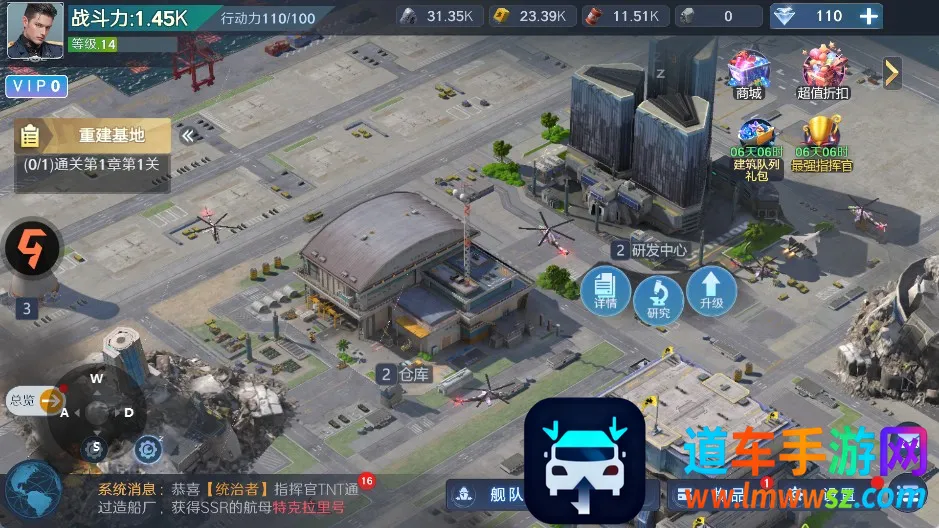Tap the VIP 0 badge
This screenshot has height=528, width=939.
pyautogui.click(x=37, y=87)
